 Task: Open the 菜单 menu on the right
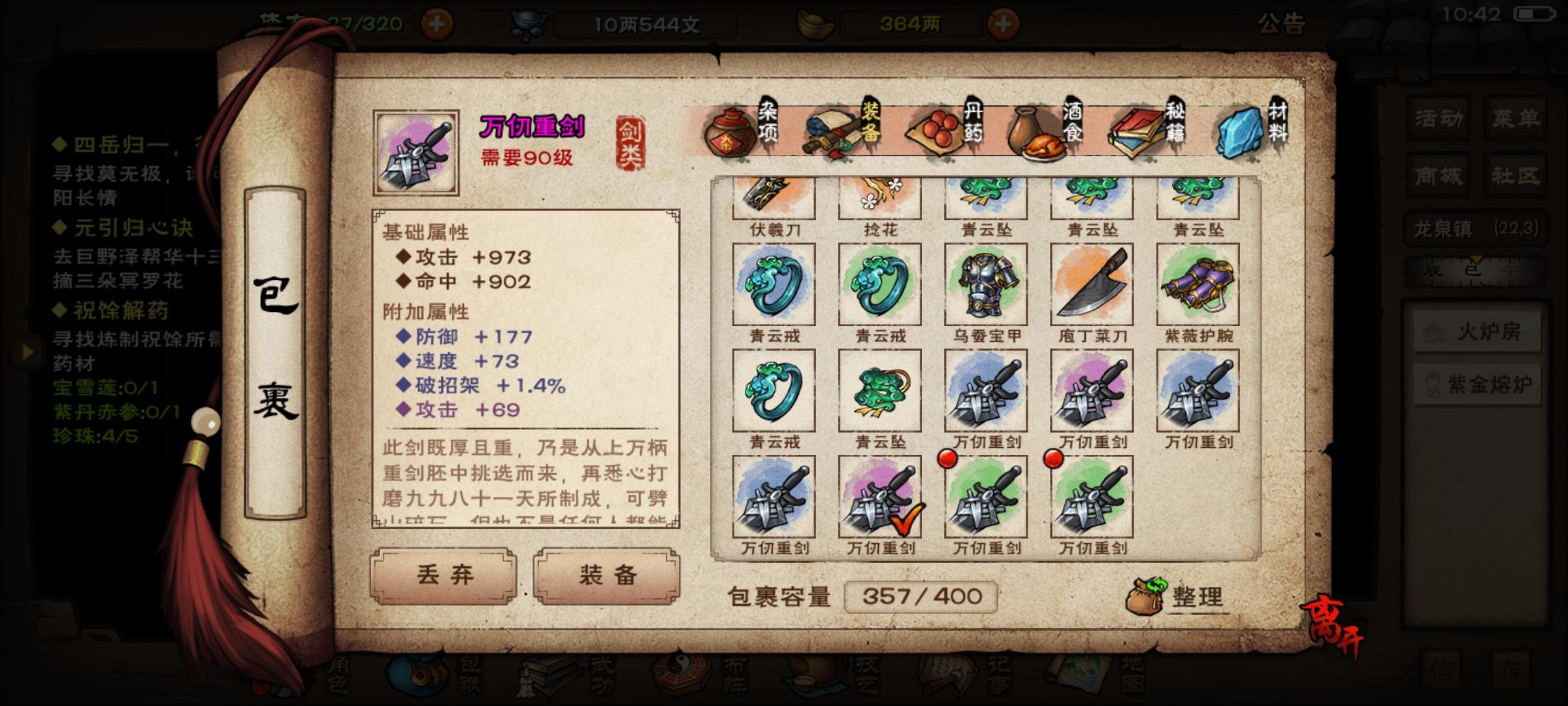click(1518, 119)
